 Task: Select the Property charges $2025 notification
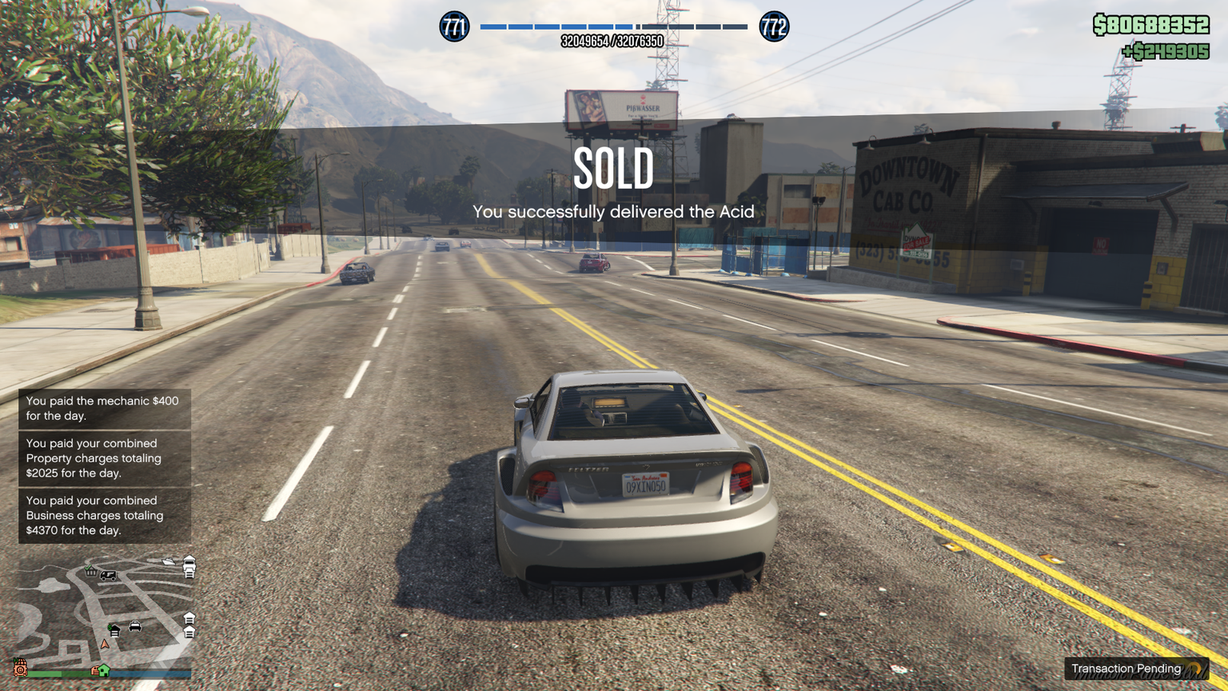point(104,458)
